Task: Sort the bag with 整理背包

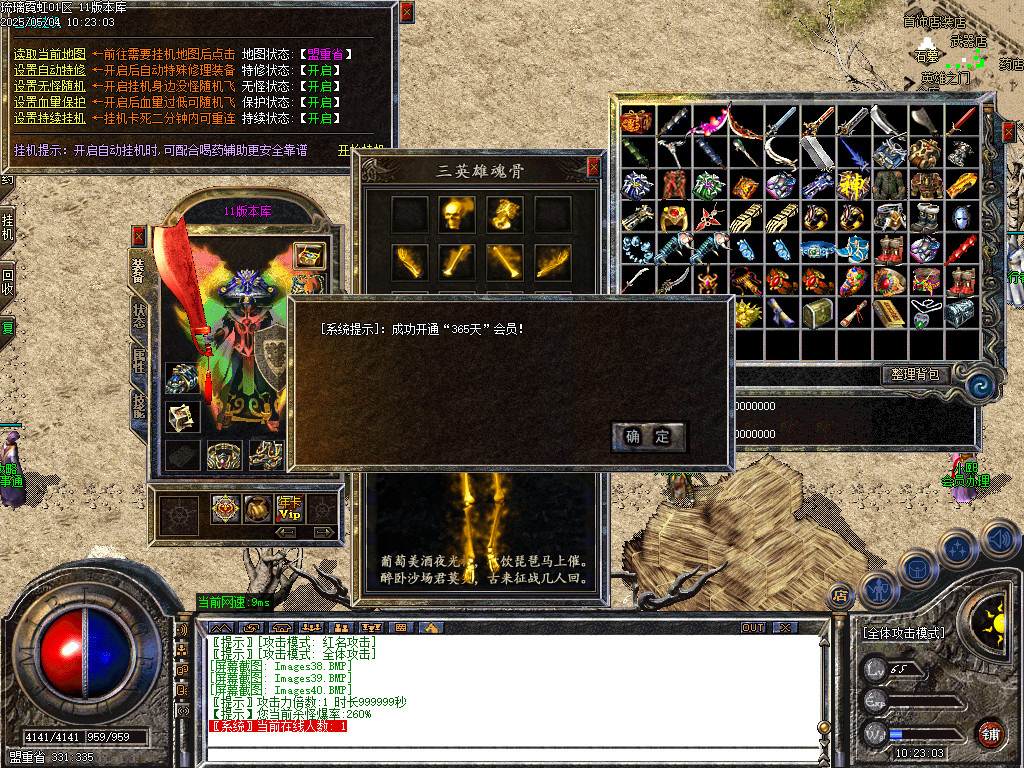Action: pos(915,374)
